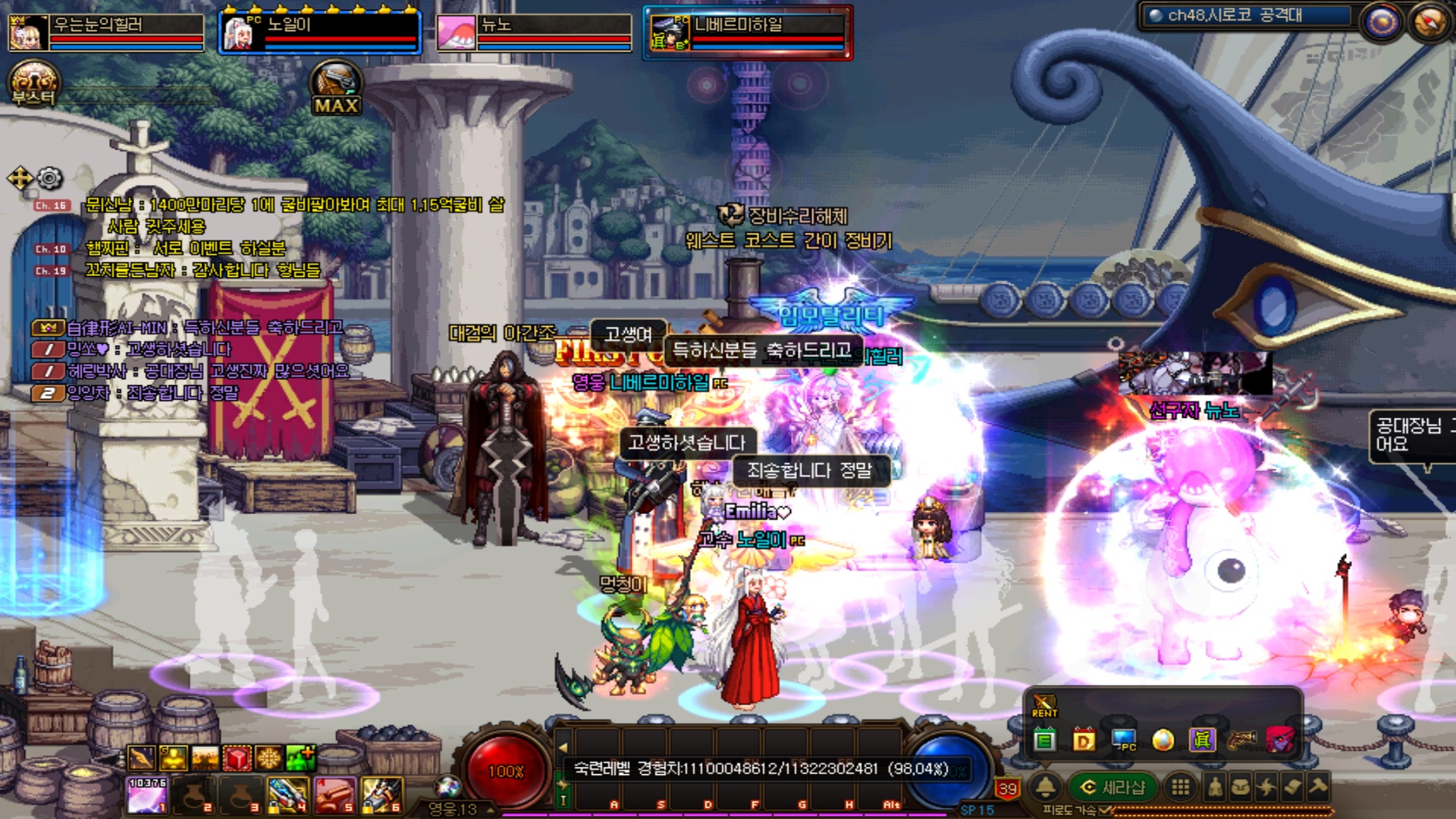Open the PC monitor benefits icon
The width and height of the screenshot is (1456, 819).
point(1123,739)
